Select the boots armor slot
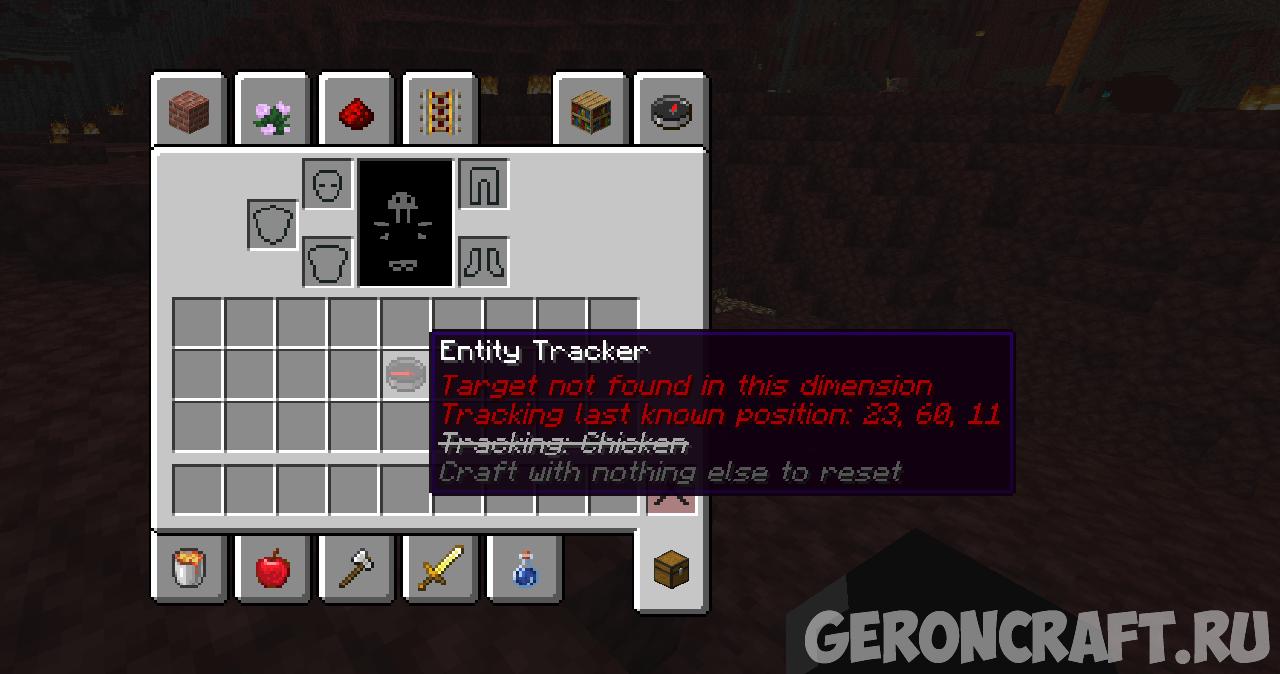 pyautogui.click(x=484, y=262)
